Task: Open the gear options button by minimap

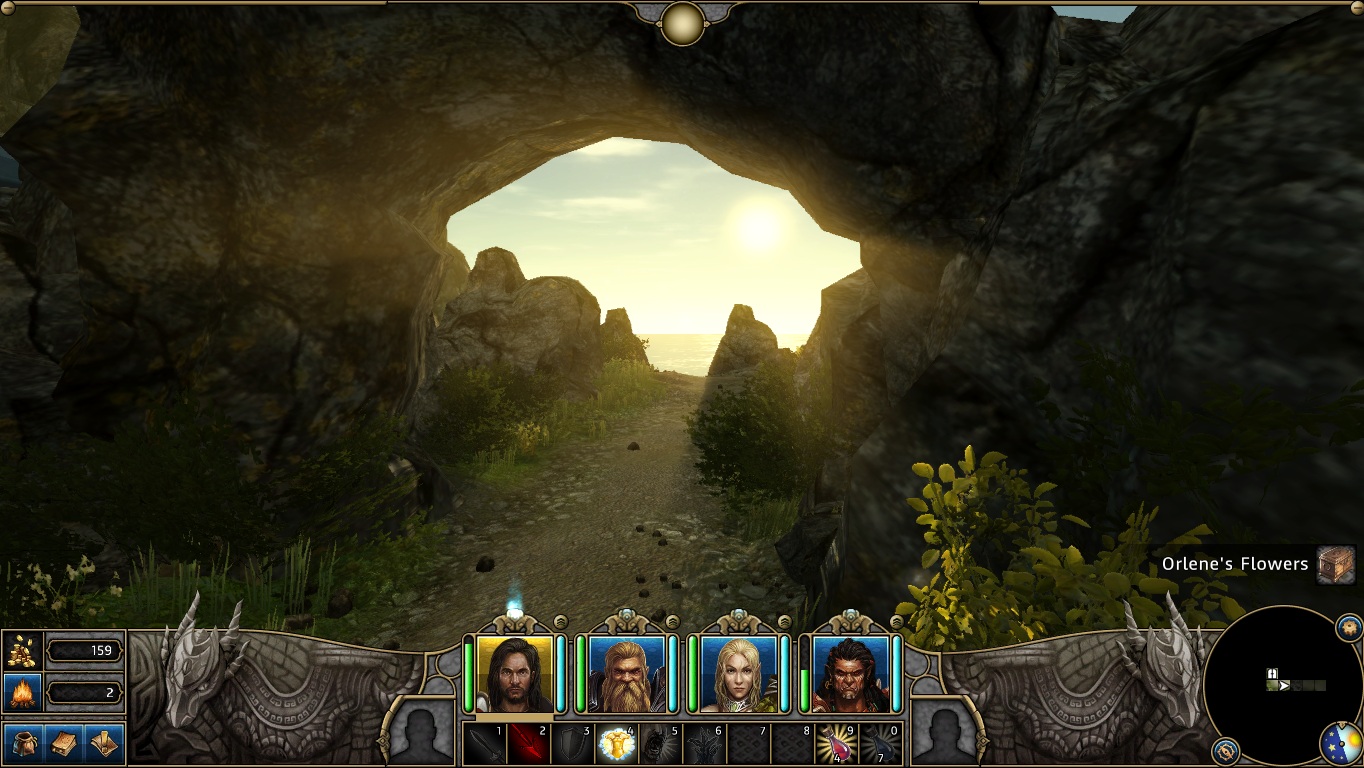Action: click(1349, 628)
